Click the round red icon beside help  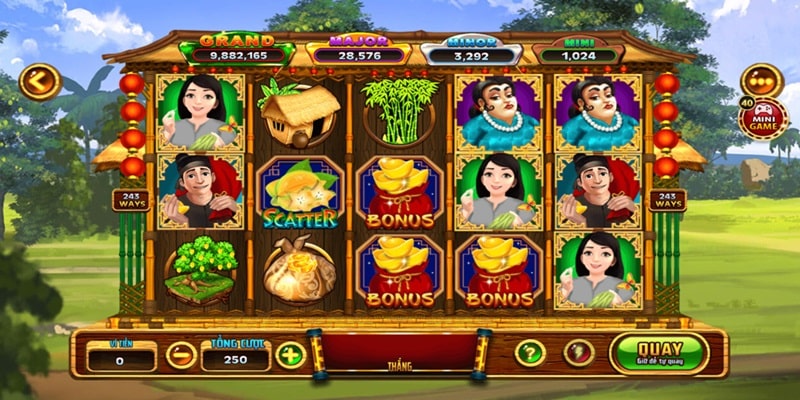(578, 352)
